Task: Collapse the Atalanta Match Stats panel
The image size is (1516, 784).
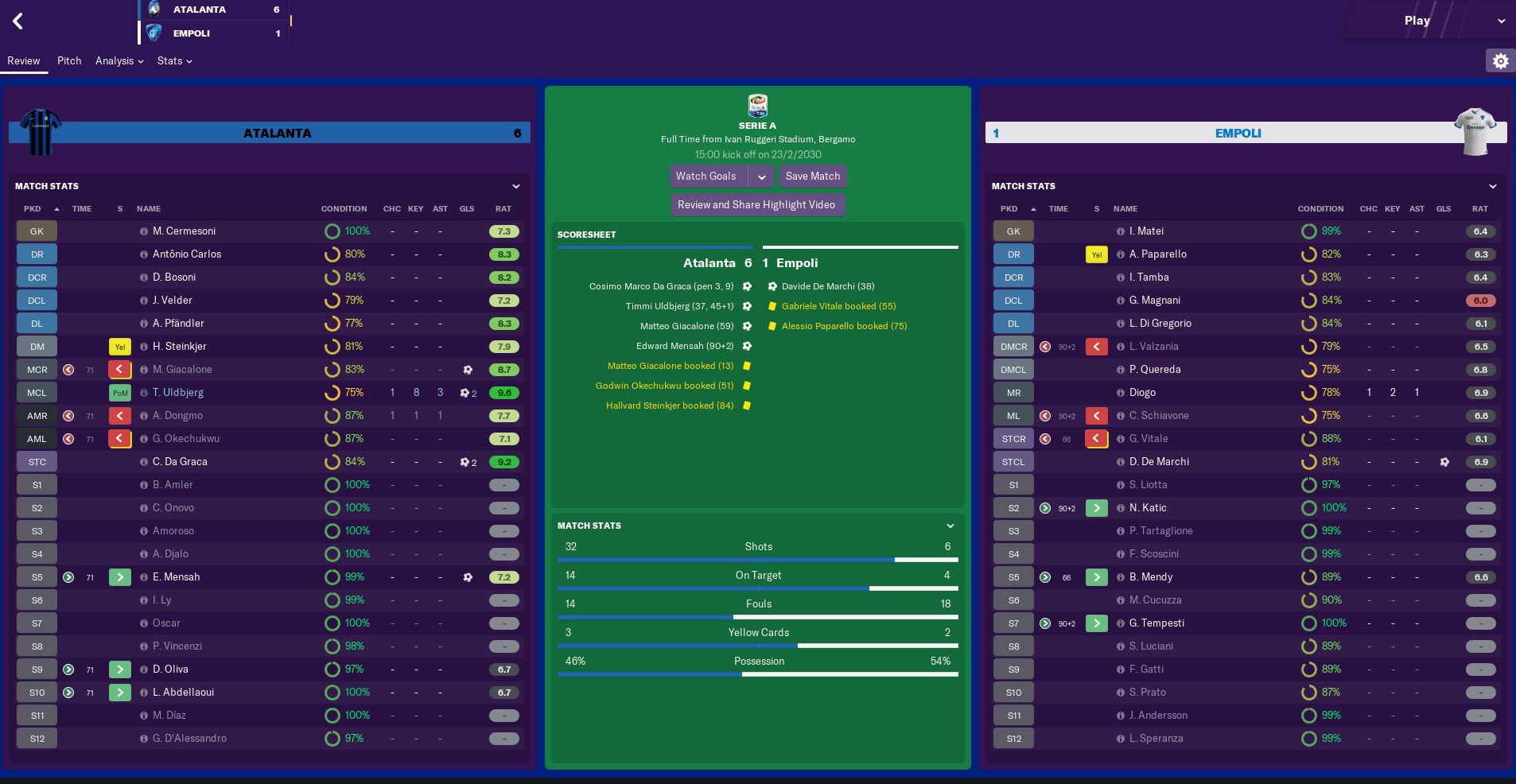Action: (x=516, y=186)
